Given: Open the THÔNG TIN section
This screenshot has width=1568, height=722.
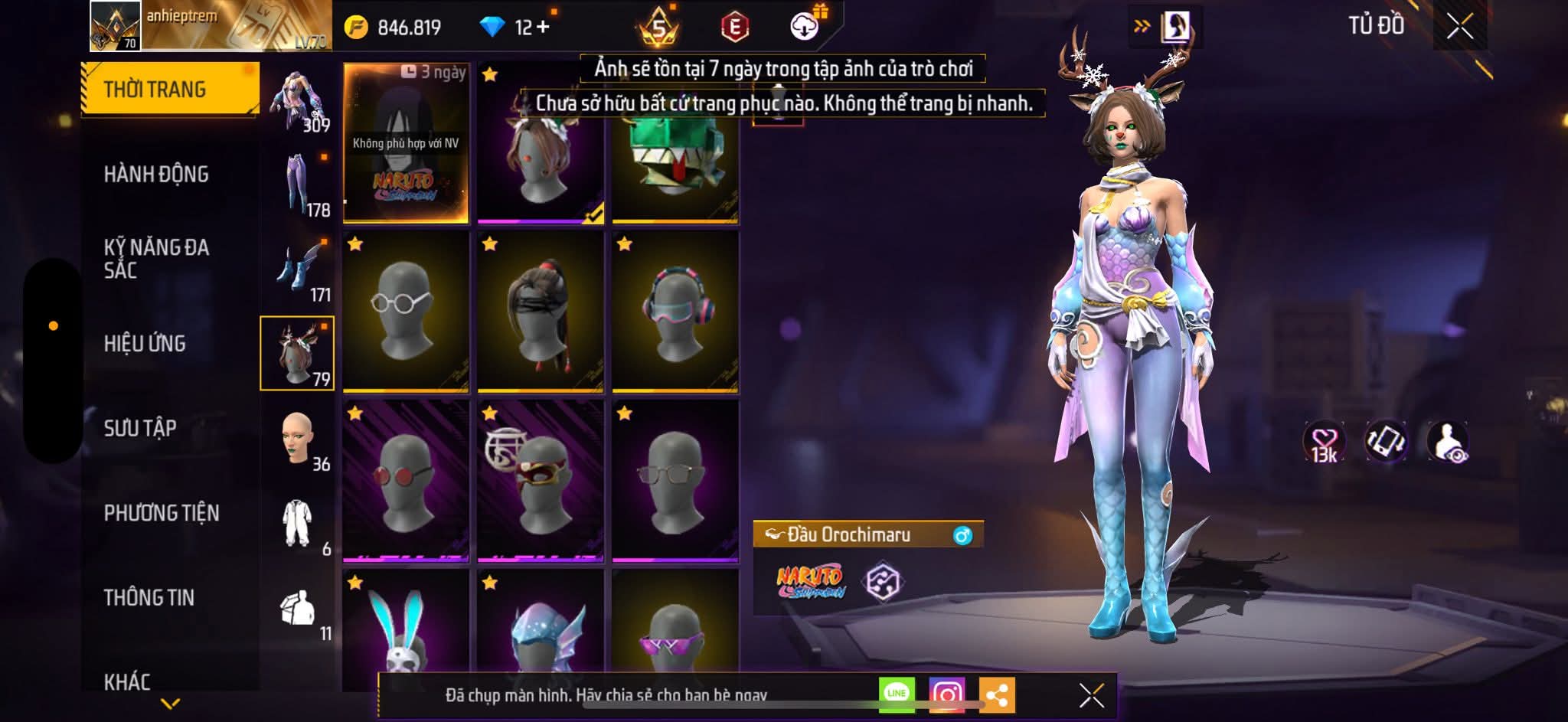Looking at the screenshot, I should pos(149,597).
